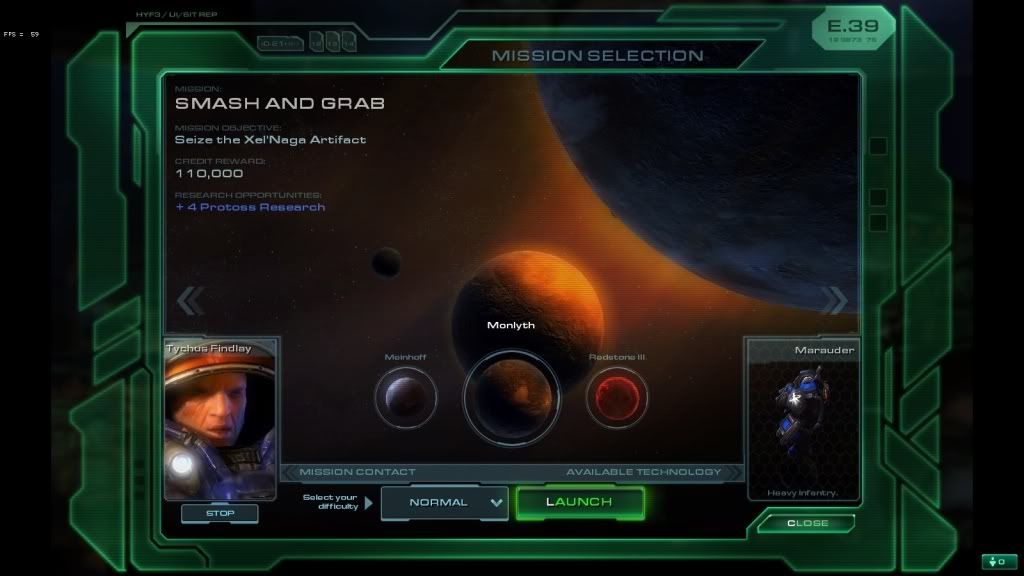Choose the Monlyth planet

[x=511, y=397]
